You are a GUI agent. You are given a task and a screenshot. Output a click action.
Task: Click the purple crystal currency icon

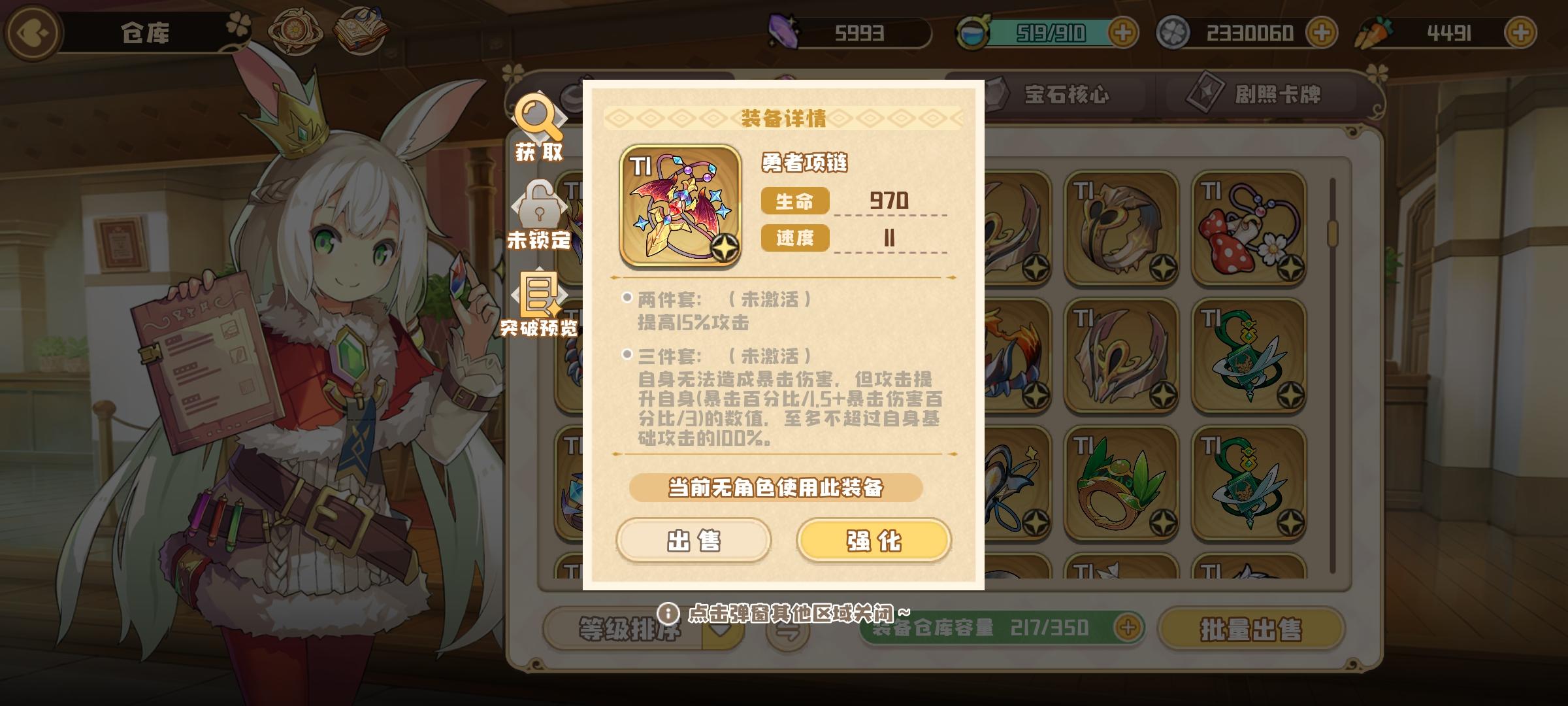pos(785,31)
